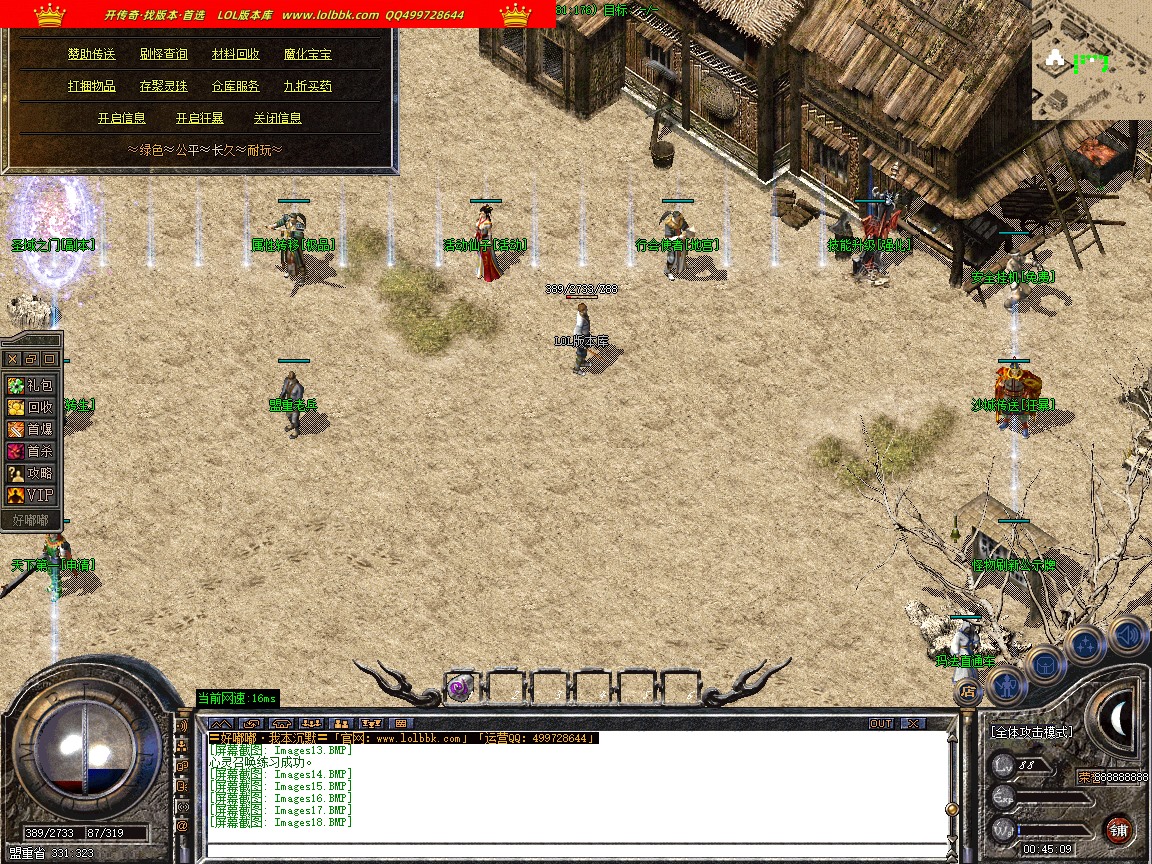Image resolution: width=1152 pixels, height=864 pixels.
Task: Show the 首爆 first drop panel
Action: point(31,429)
